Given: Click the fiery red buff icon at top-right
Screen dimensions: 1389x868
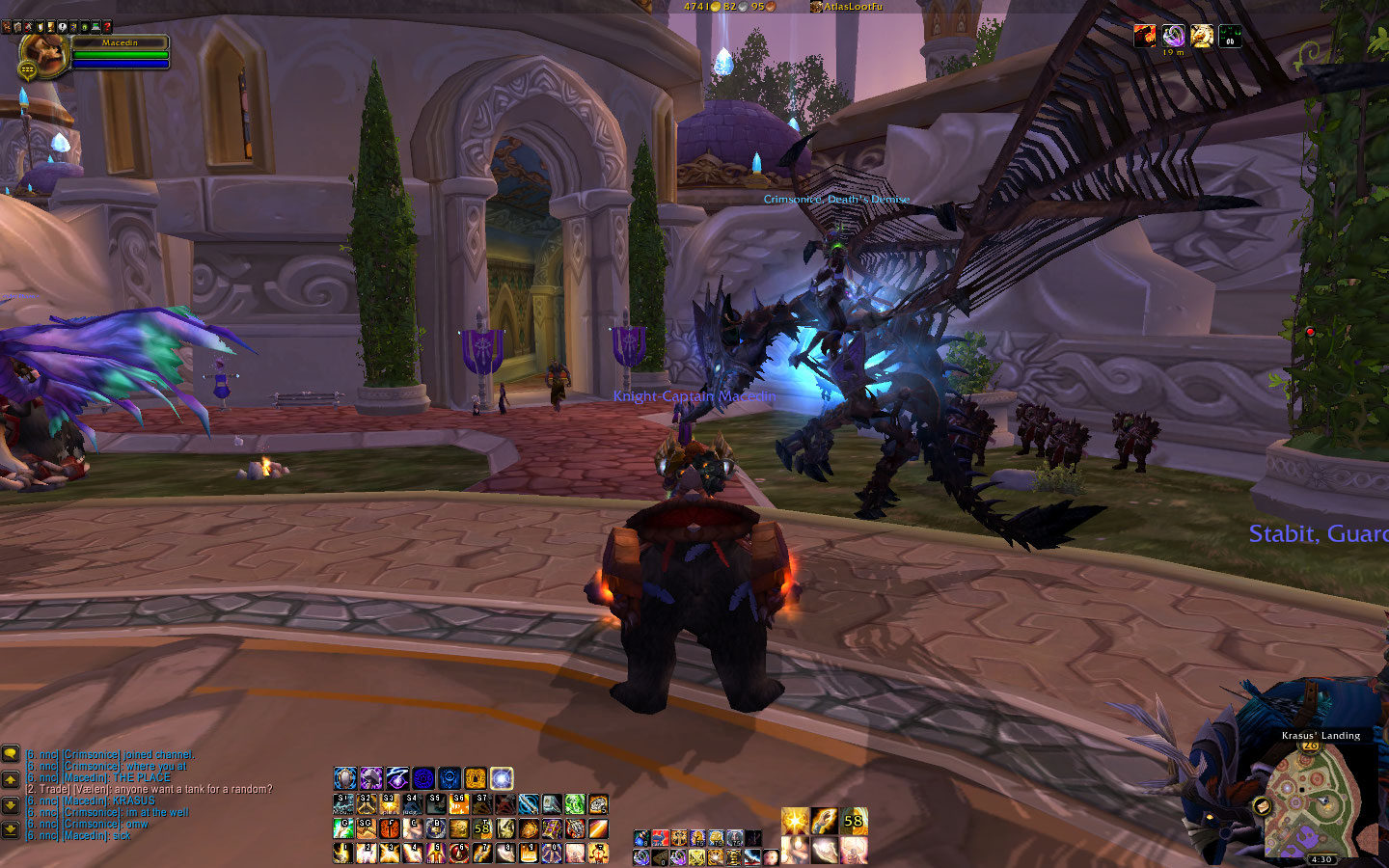Looking at the screenshot, I should [1145, 37].
